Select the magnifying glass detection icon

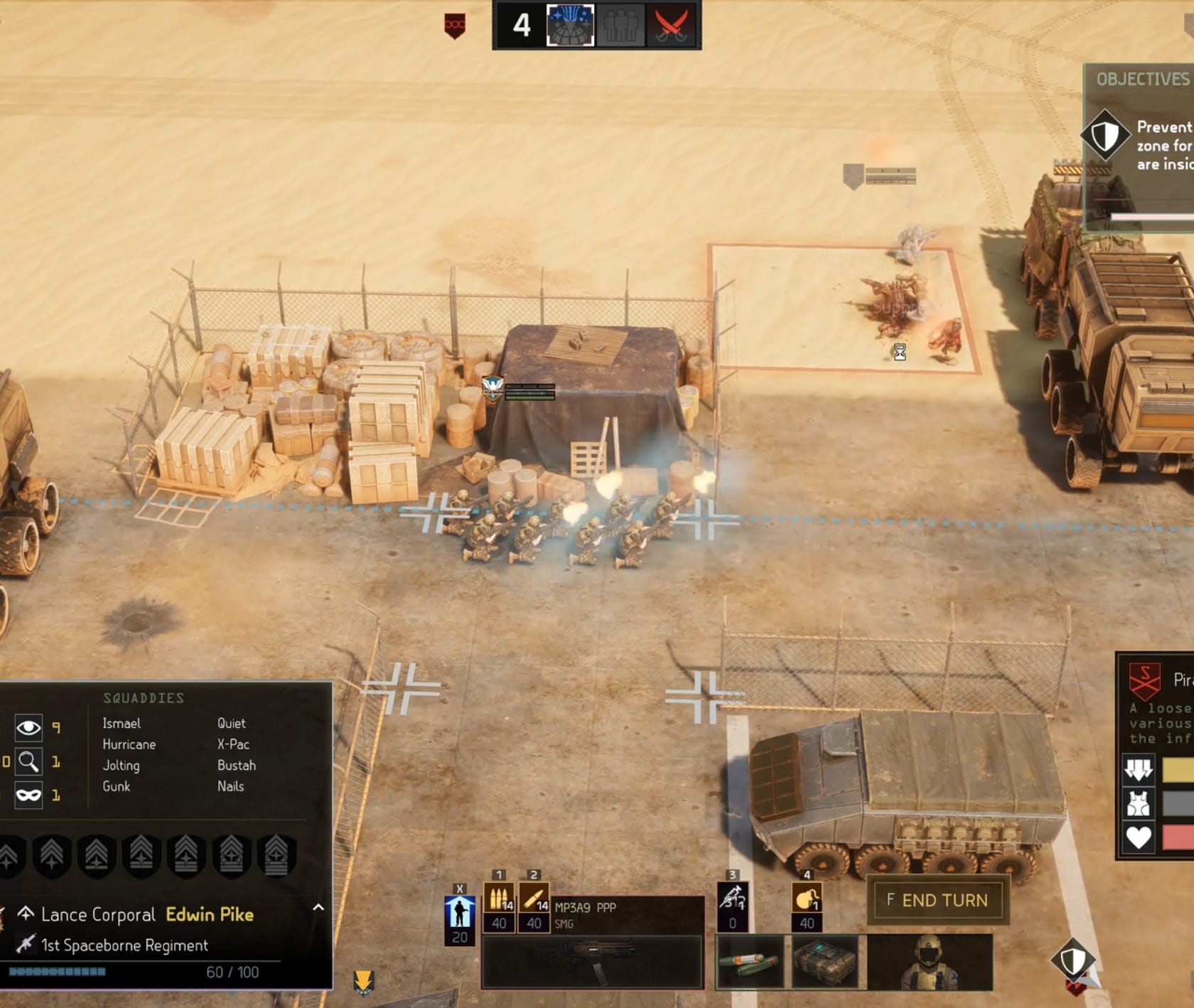point(28,761)
